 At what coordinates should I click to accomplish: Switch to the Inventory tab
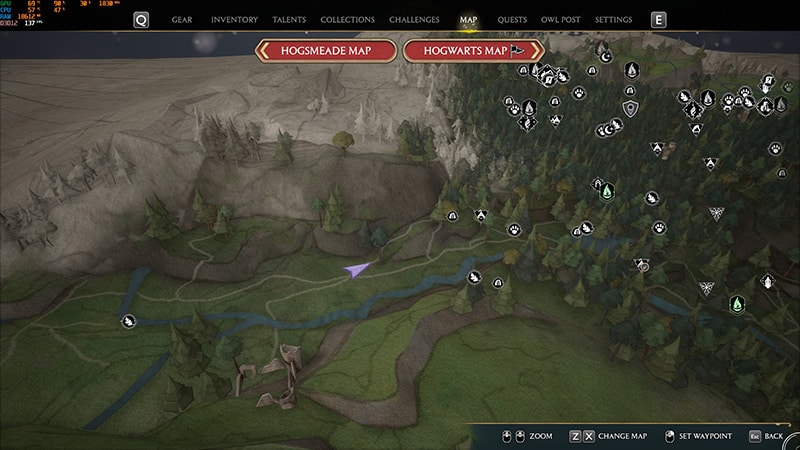pyautogui.click(x=236, y=19)
